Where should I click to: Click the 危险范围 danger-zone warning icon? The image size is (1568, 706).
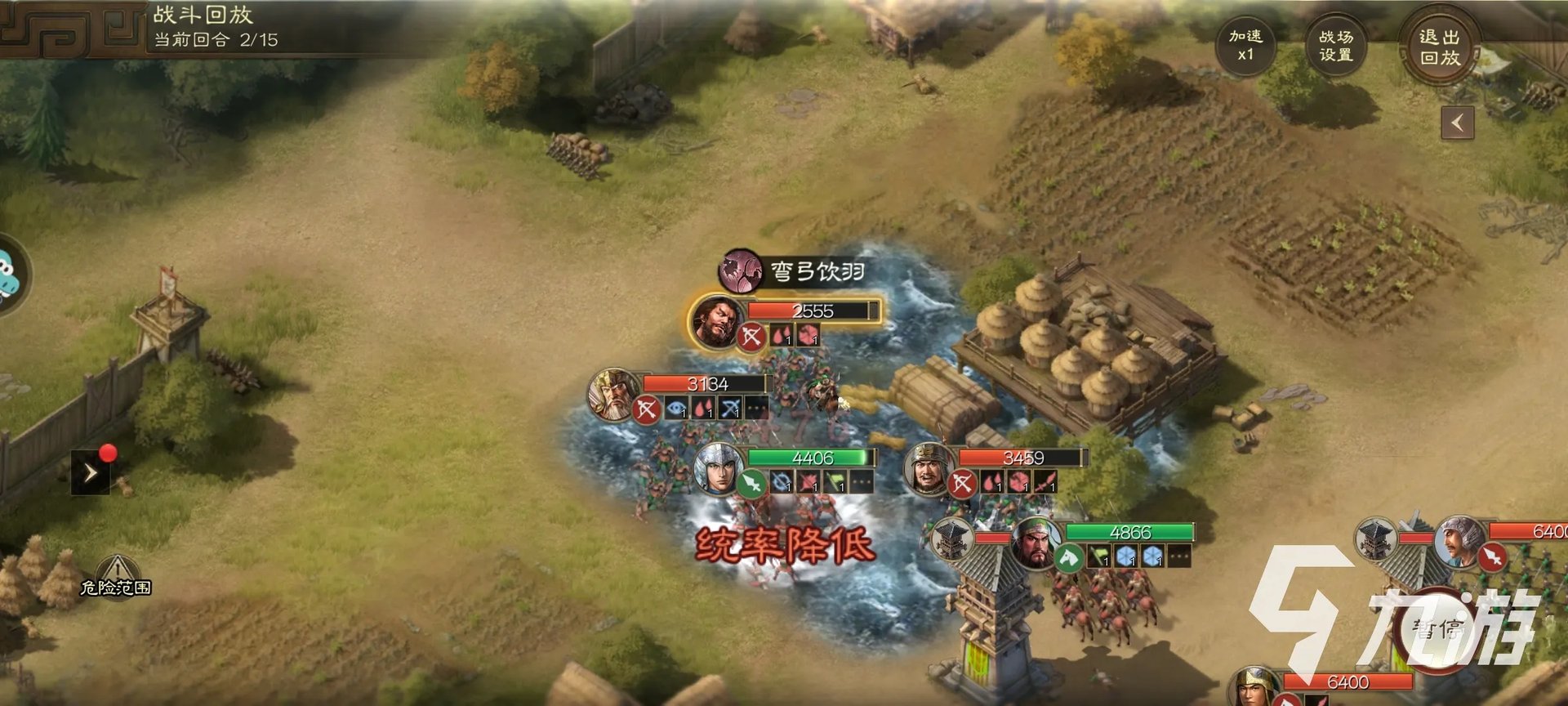pos(118,573)
